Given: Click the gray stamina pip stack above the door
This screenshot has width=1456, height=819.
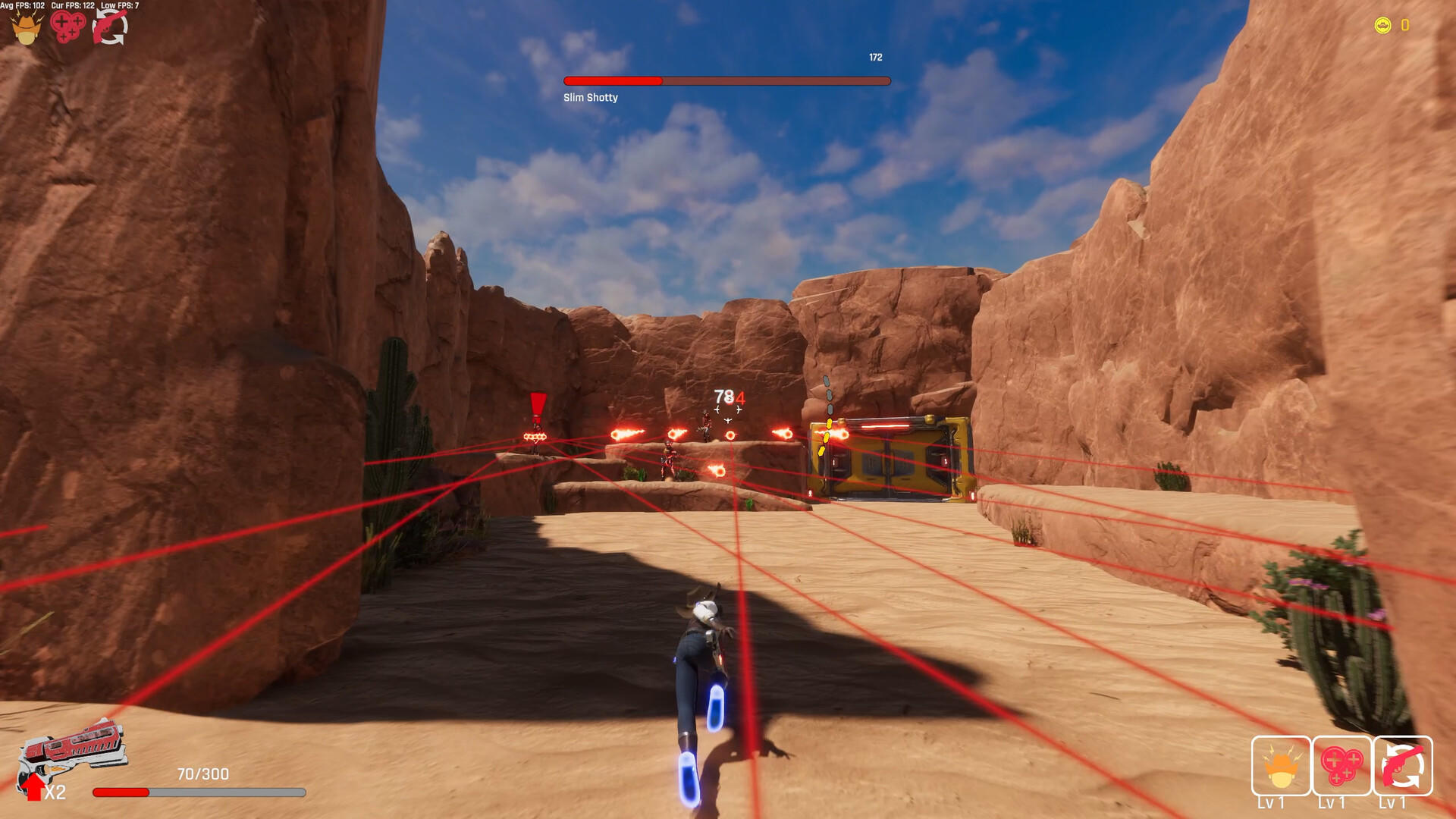Looking at the screenshot, I should (827, 394).
